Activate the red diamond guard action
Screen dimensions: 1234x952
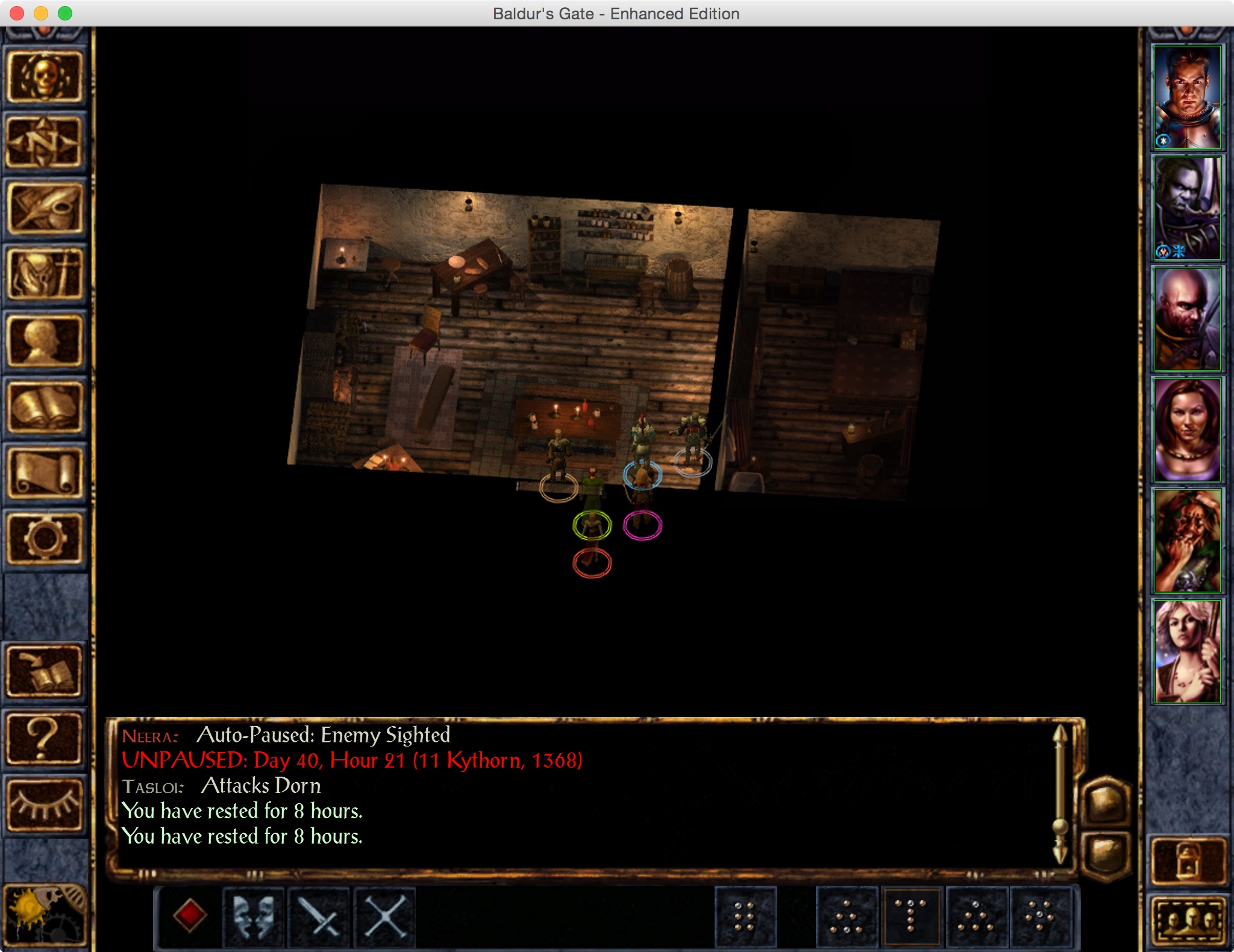(190, 916)
